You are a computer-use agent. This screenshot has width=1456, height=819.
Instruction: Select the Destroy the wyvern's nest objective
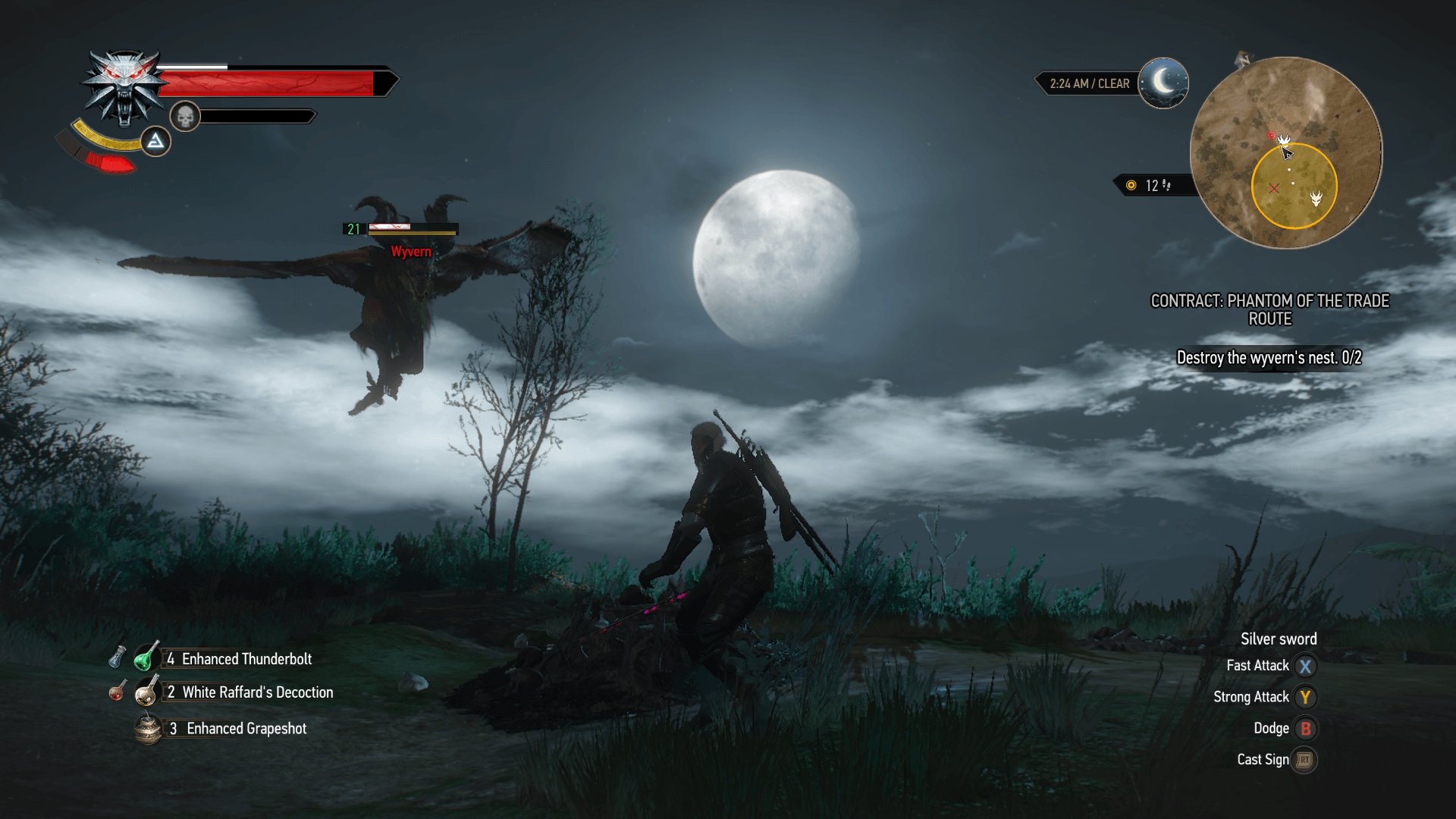[1269, 358]
